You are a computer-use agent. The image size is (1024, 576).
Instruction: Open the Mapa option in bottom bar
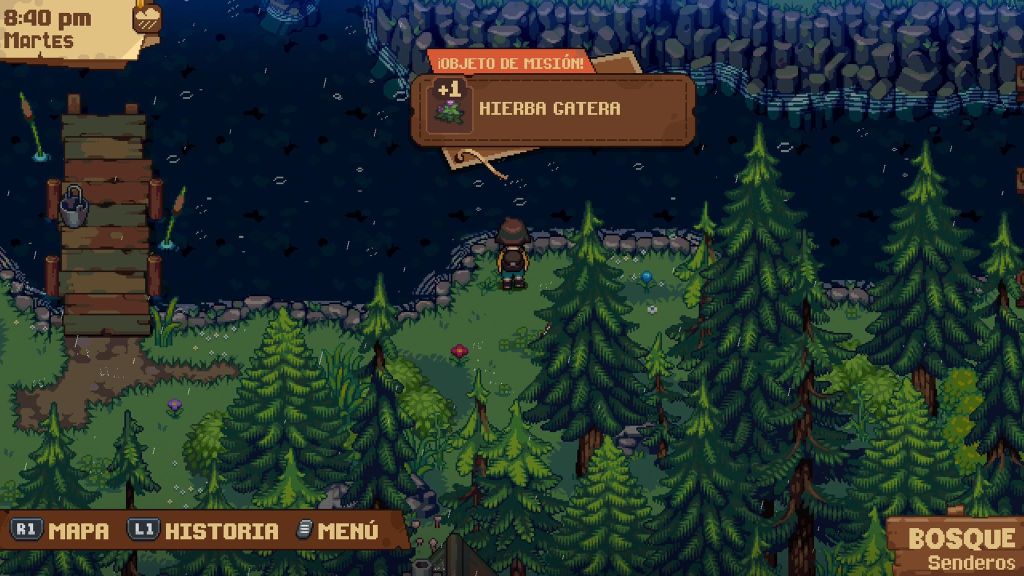tap(78, 531)
